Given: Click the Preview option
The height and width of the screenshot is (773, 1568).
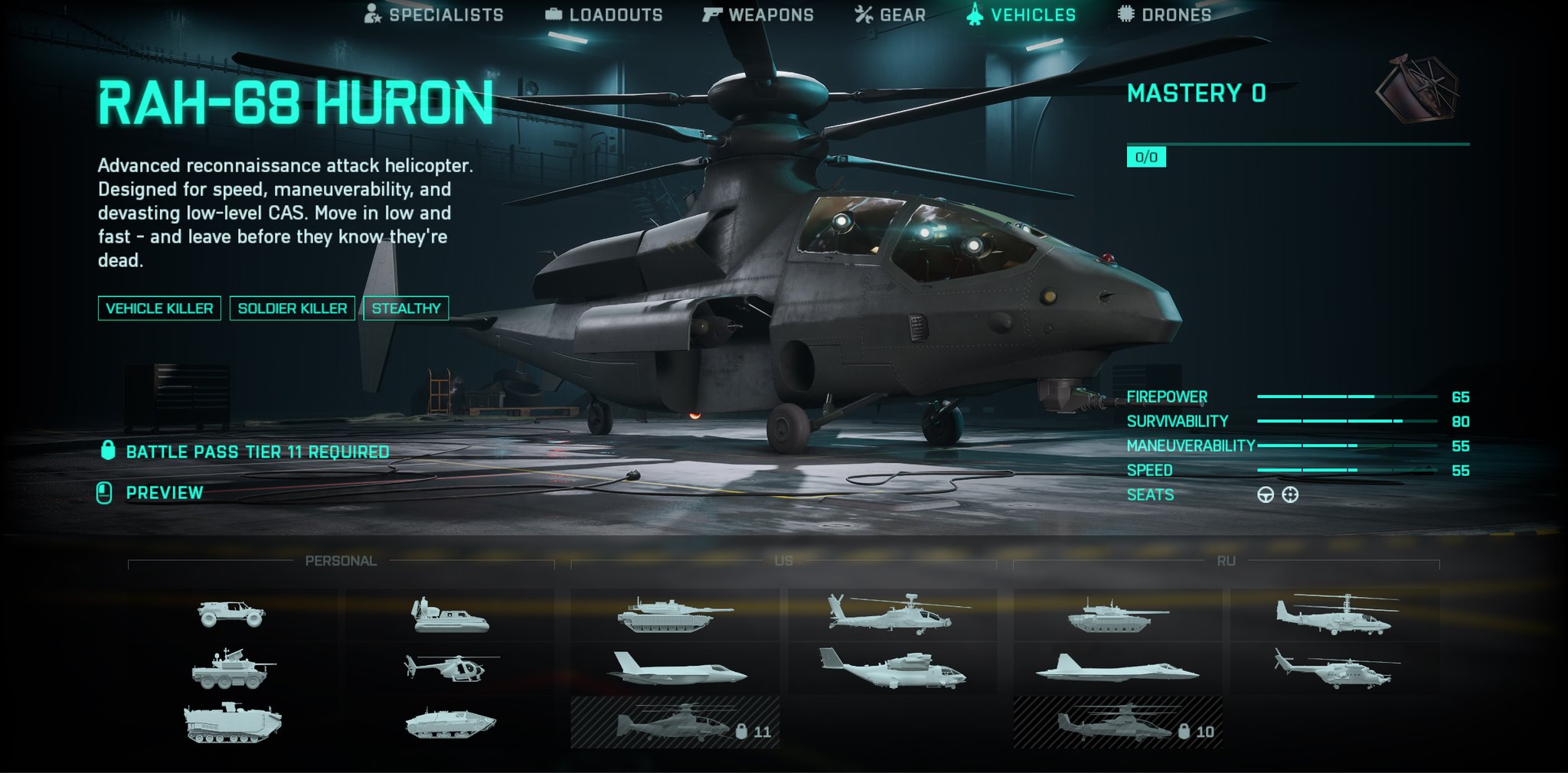Looking at the screenshot, I should pos(165,494).
